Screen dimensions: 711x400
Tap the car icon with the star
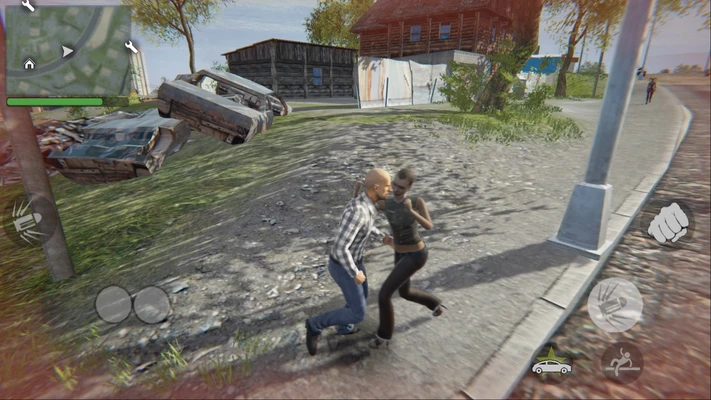pyautogui.click(x=551, y=365)
